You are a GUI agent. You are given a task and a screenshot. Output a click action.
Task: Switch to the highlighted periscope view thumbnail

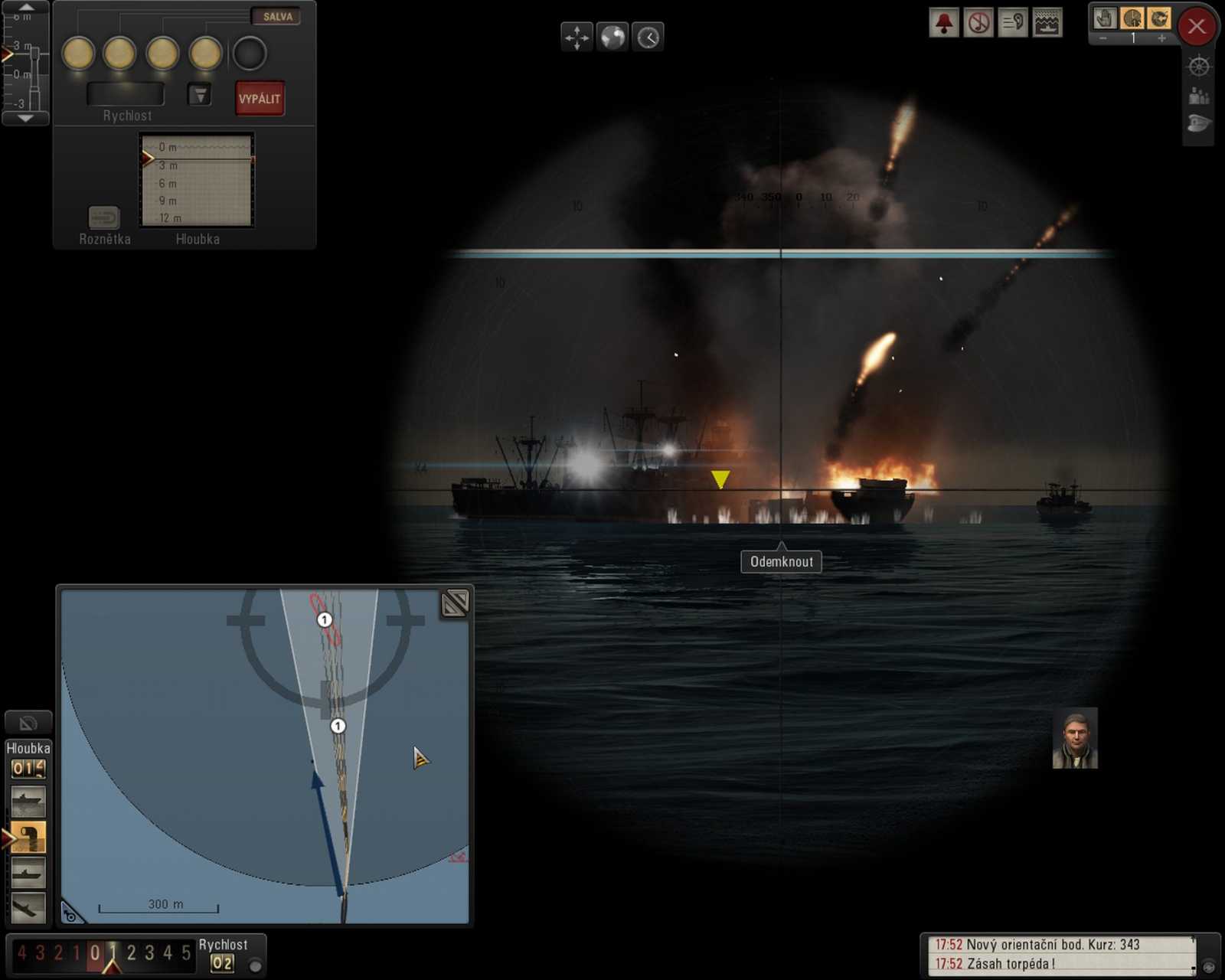click(x=27, y=836)
